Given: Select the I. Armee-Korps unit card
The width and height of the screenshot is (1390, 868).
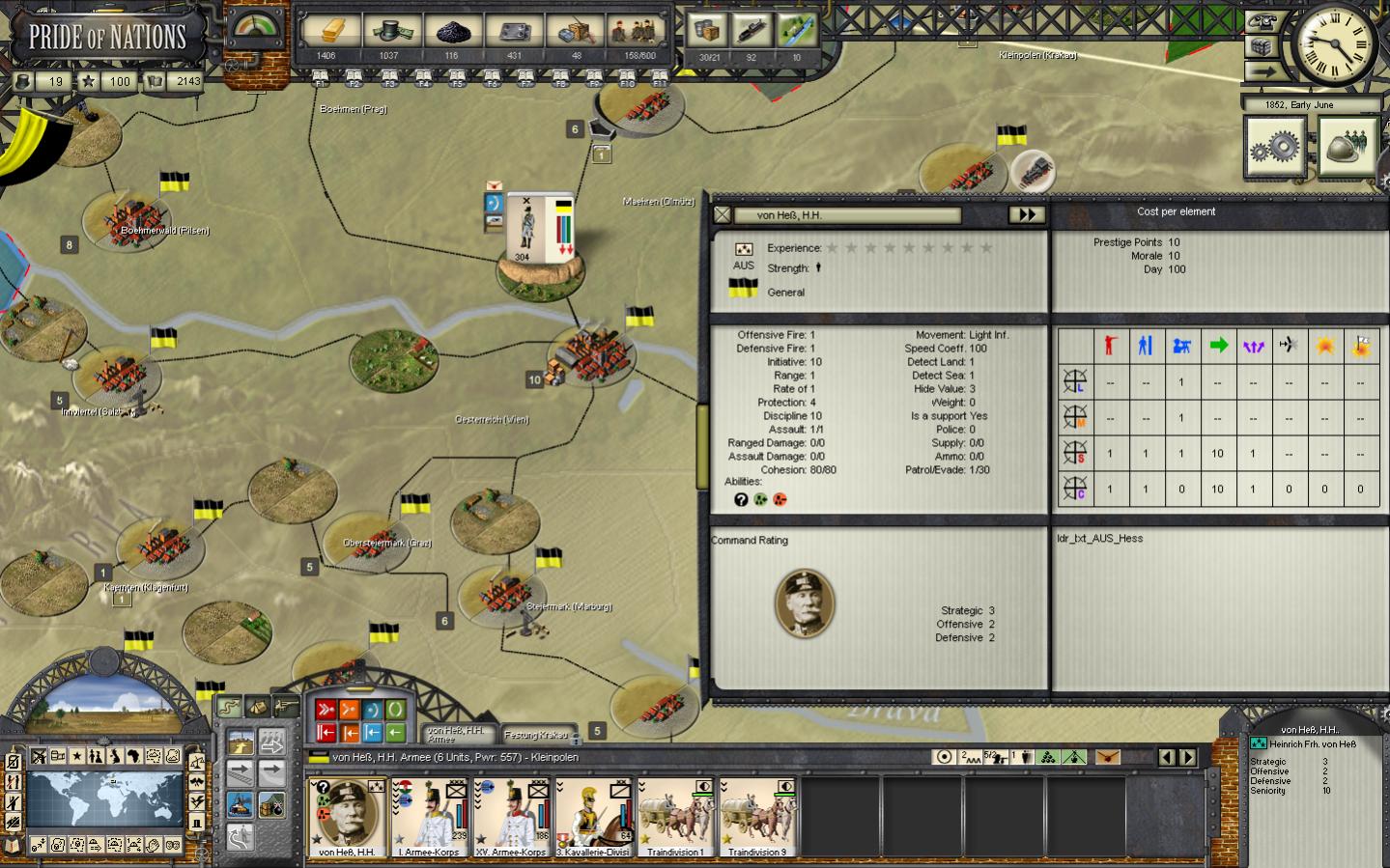Looking at the screenshot, I should pyautogui.click(x=430, y=817).
